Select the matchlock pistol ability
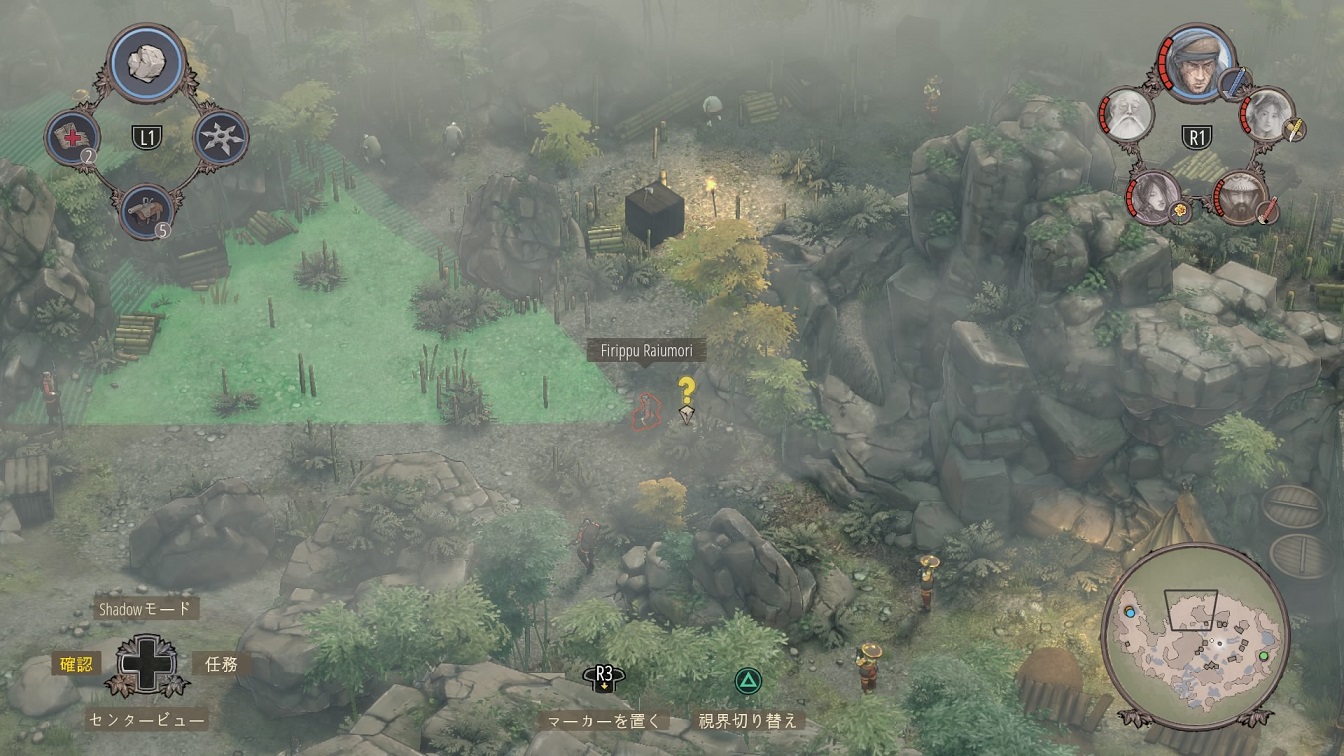The width and height of the screenshot is (1344, 756). click(146, 211)
